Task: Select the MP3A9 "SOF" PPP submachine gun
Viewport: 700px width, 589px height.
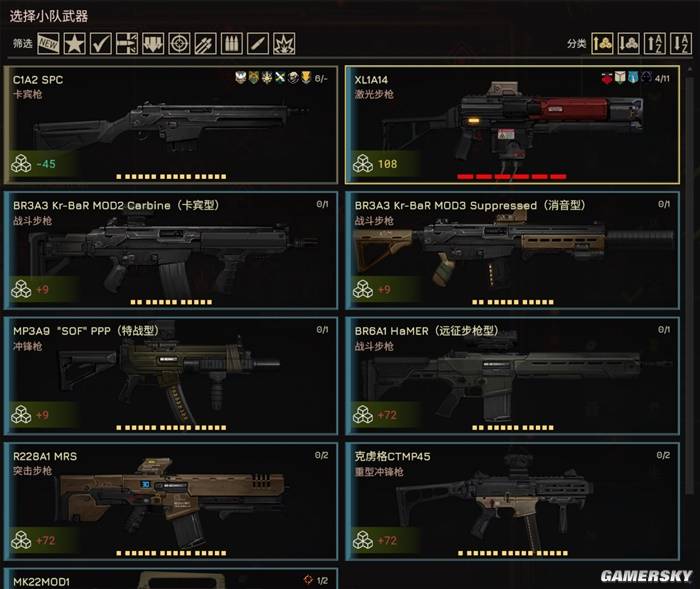Action: [x=170, y=375]
